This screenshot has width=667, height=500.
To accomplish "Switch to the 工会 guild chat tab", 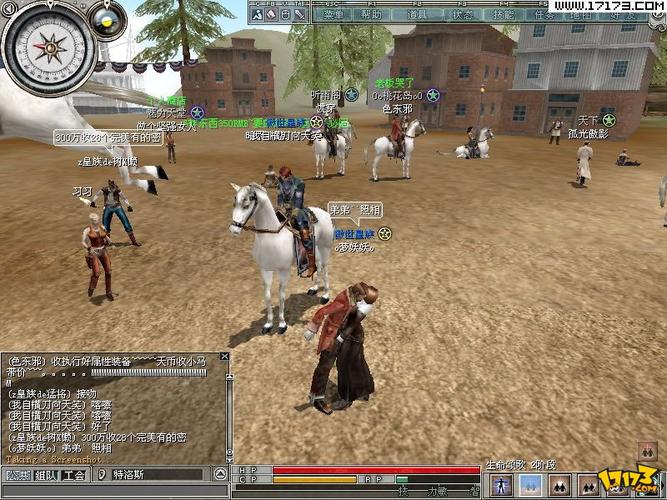I will [73, 475].
